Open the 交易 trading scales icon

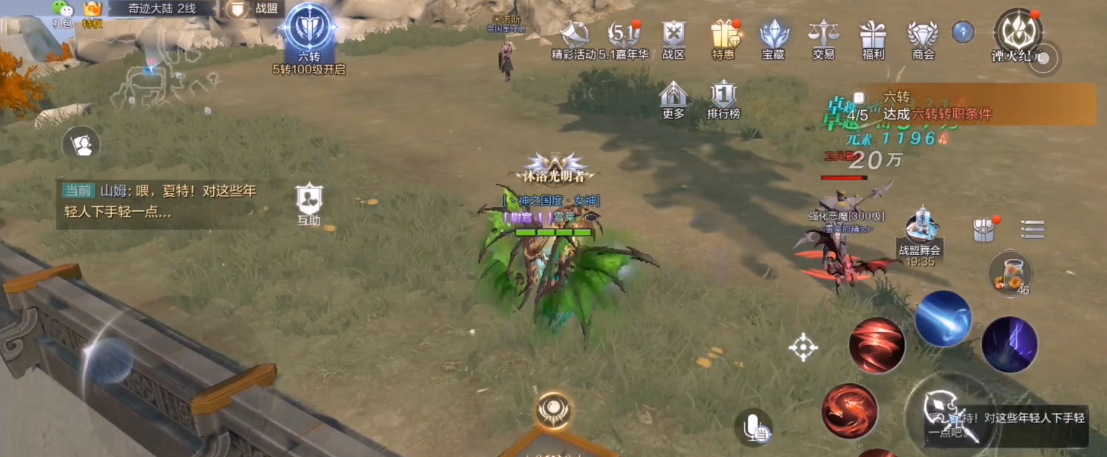pyautogui.click(x=824, y=38)
